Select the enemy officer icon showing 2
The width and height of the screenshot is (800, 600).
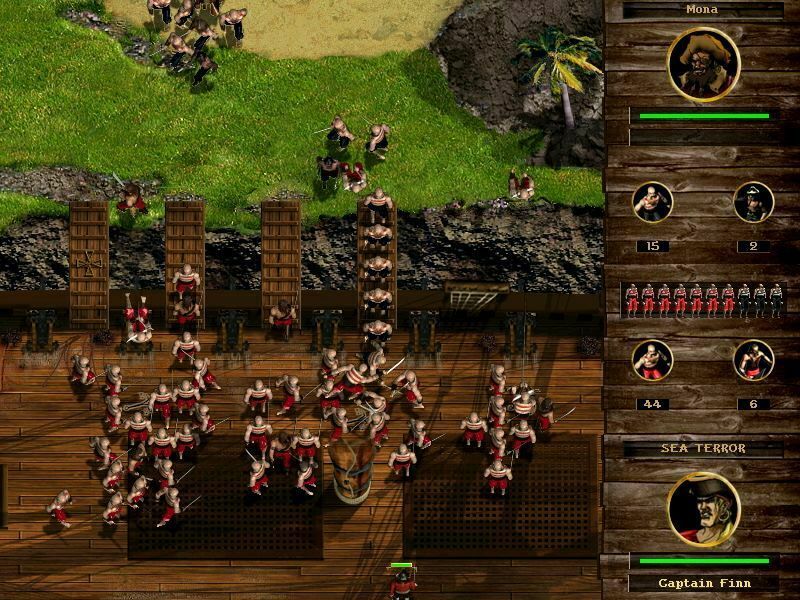click(753, 202)
